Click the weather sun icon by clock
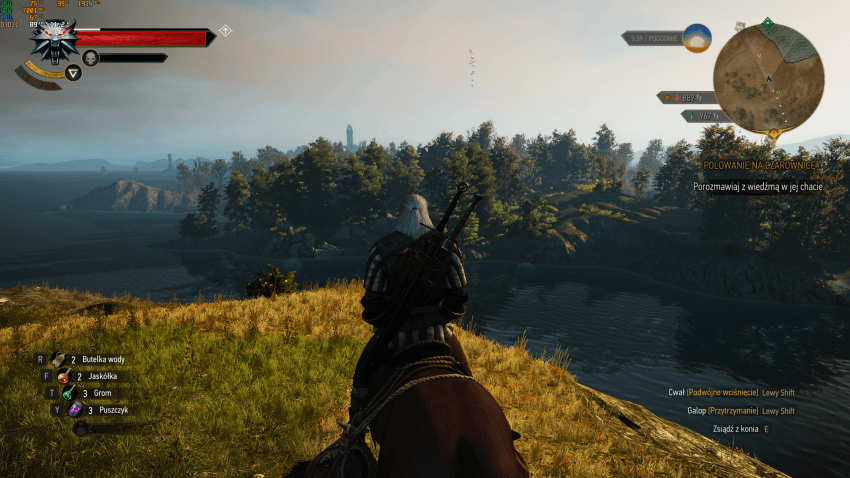The height and width of the screenshot is (478, 850). 697,38
